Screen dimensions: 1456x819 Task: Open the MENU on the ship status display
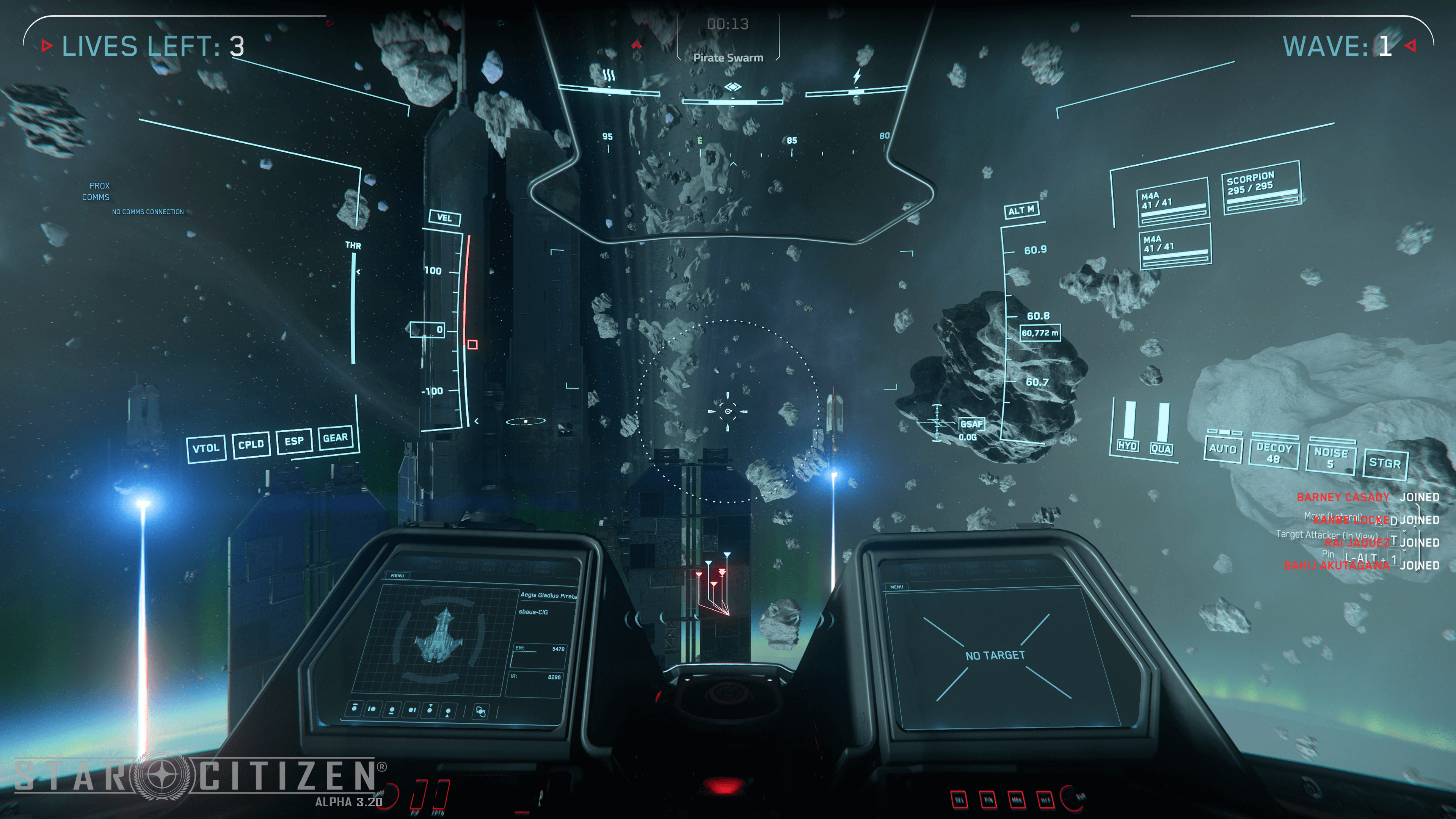coord(397,576)
